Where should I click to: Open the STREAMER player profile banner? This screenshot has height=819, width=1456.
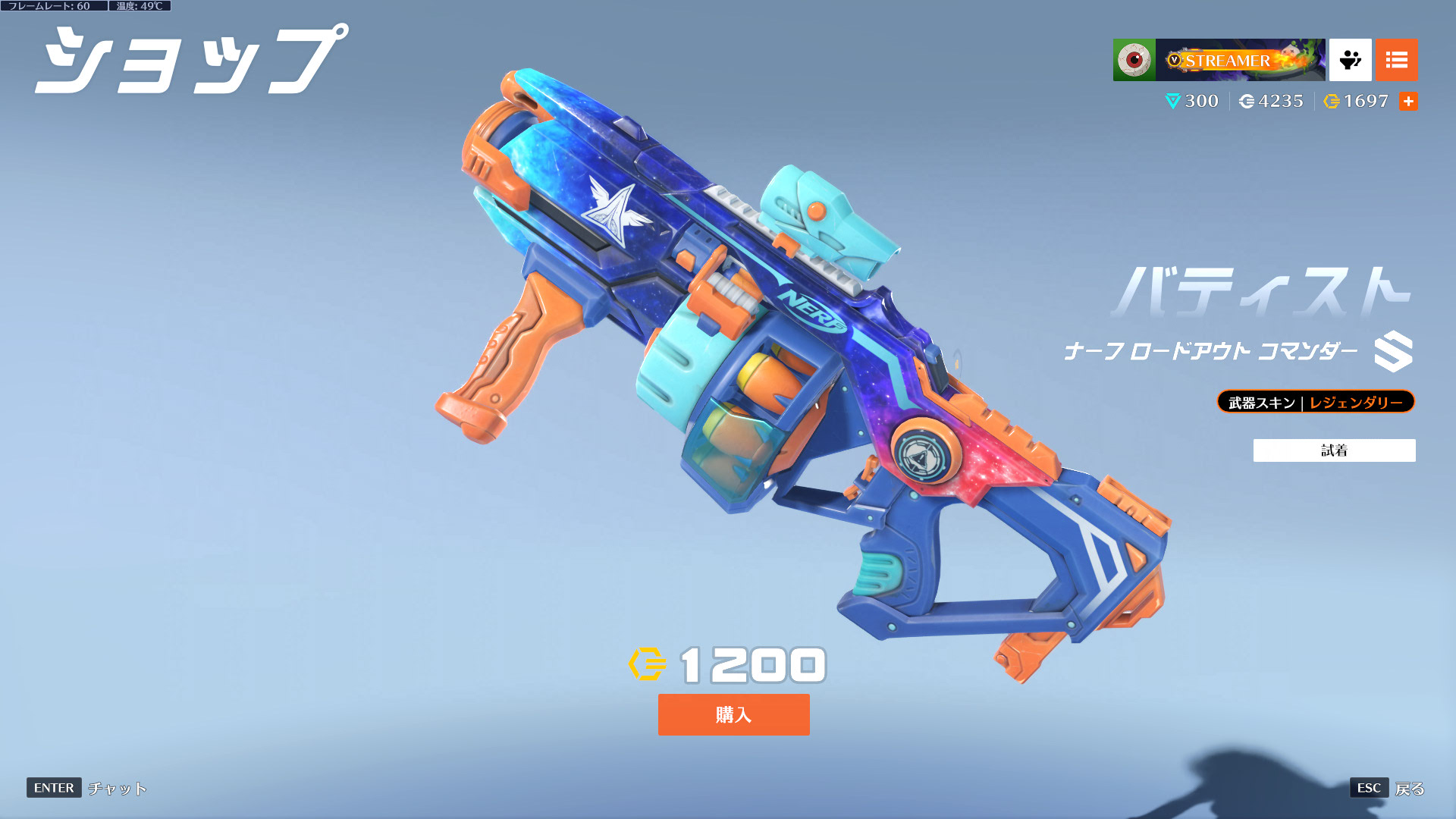1240,60
